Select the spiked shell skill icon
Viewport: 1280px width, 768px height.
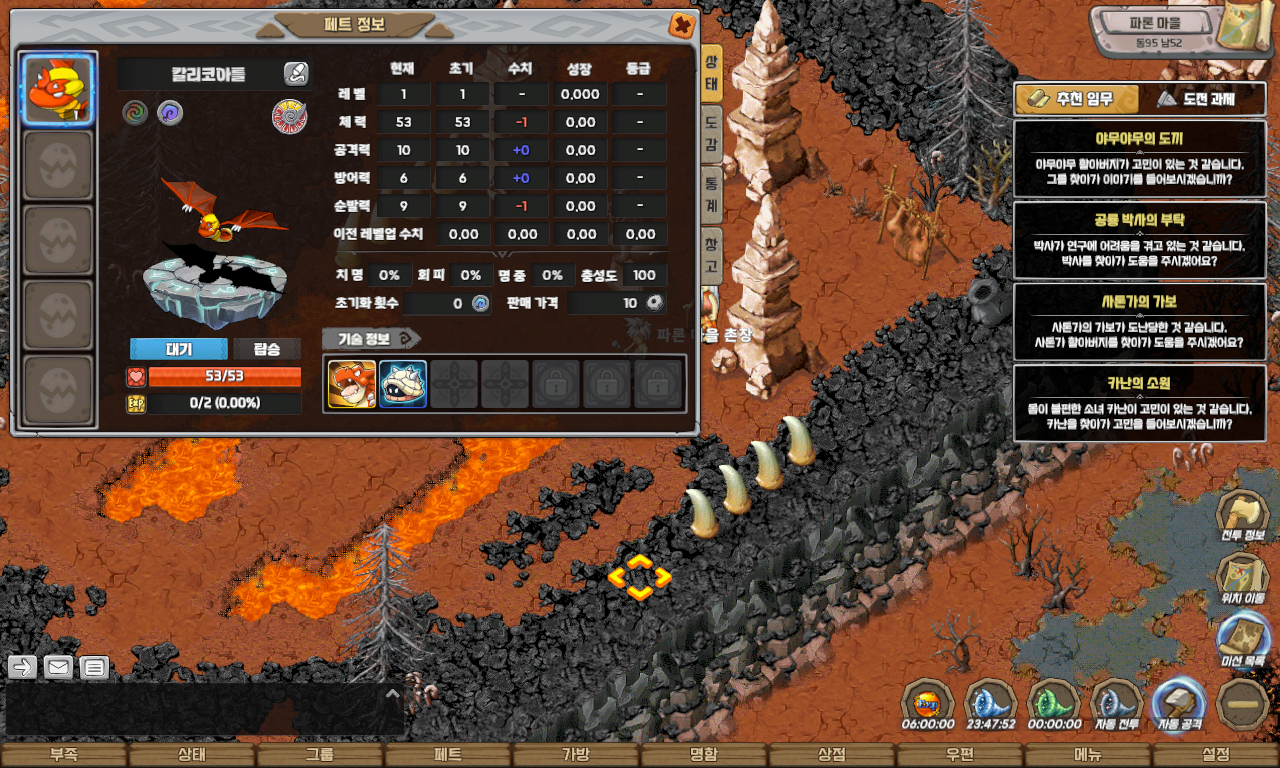click(x=403, y=384)
